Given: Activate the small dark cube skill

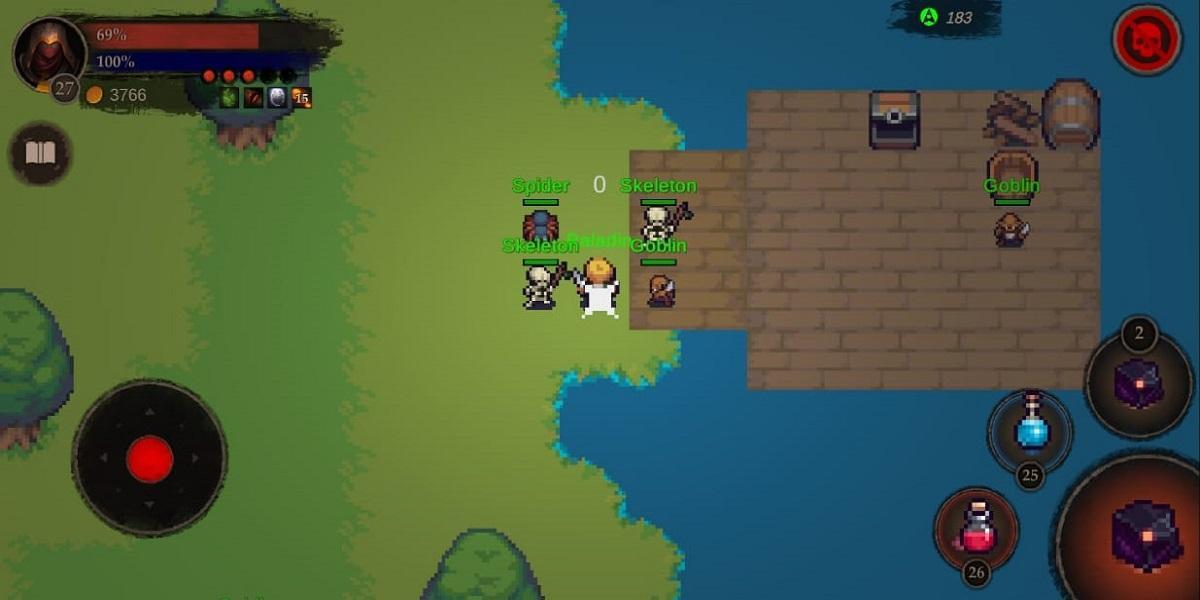Looking at the screenshot, I should (x=1139, y=383).
